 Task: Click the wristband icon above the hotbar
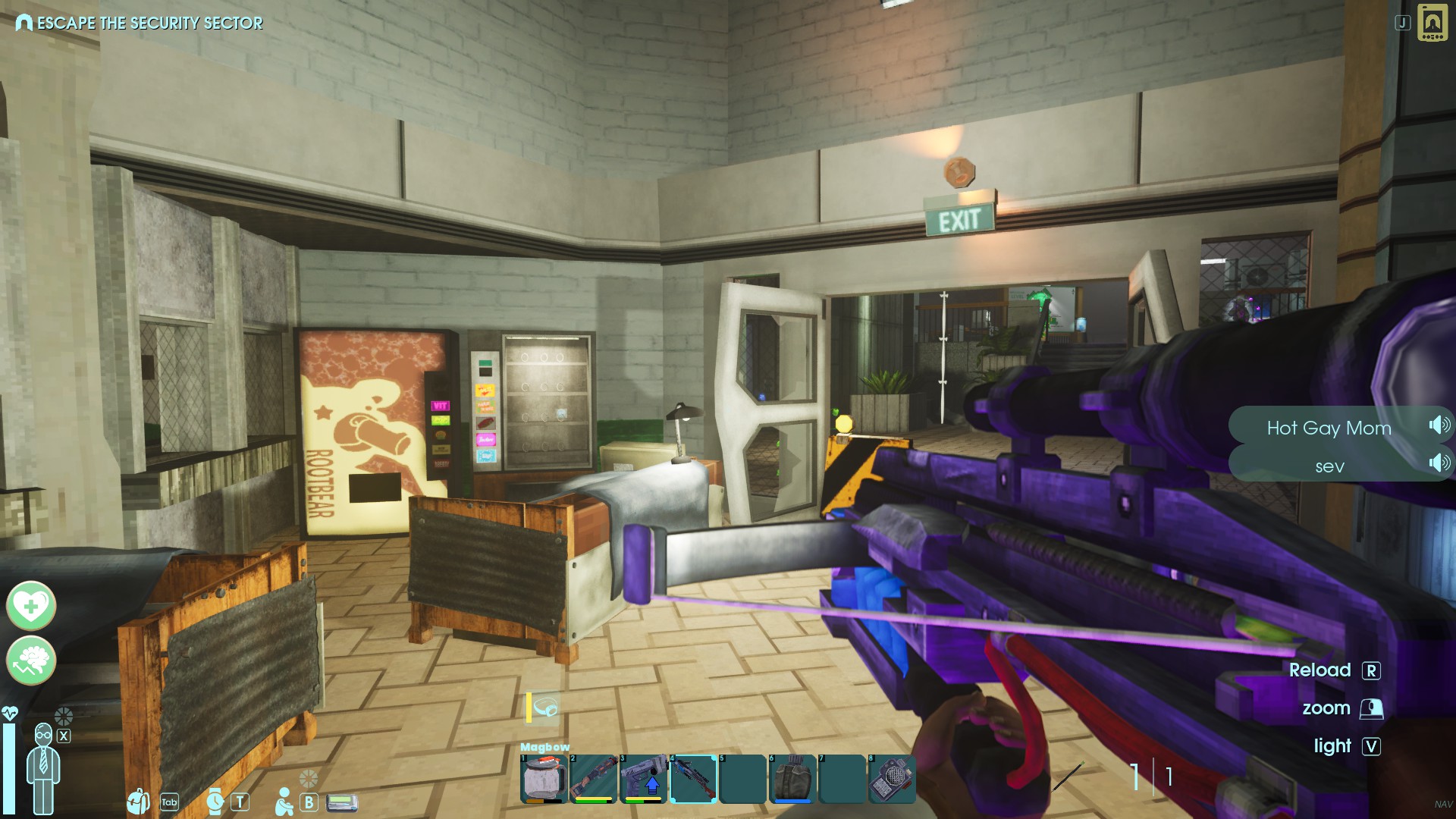coord(544,708)
